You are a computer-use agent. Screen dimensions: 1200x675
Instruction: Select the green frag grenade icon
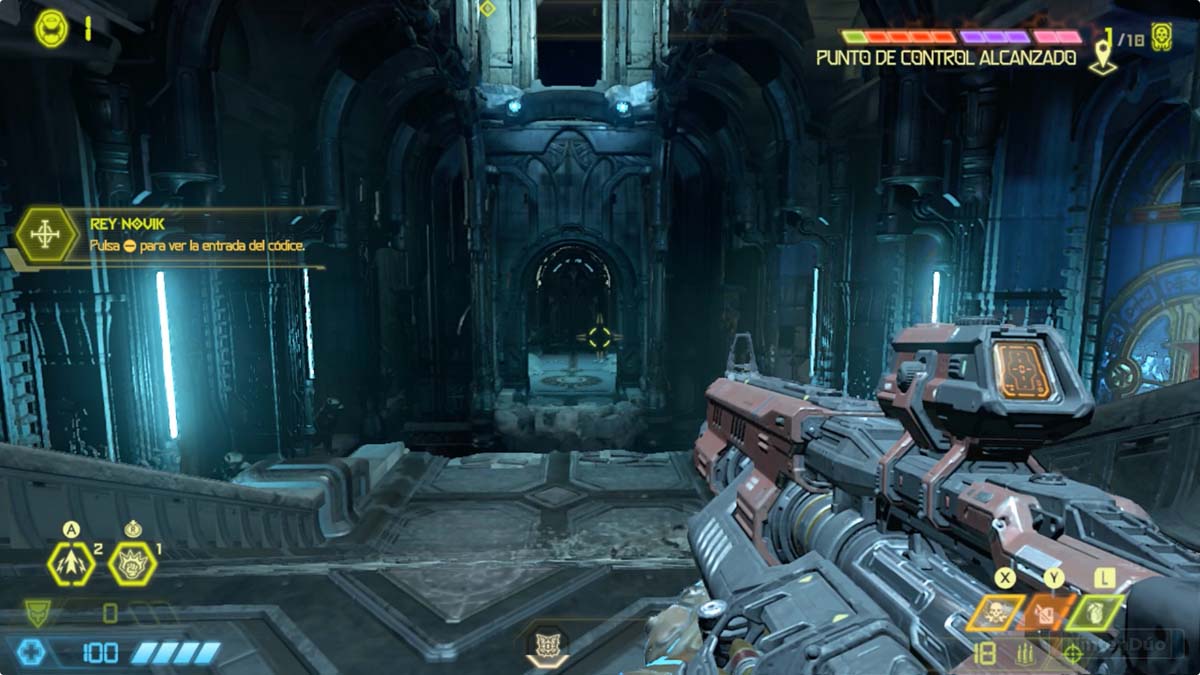(1095, 613)
